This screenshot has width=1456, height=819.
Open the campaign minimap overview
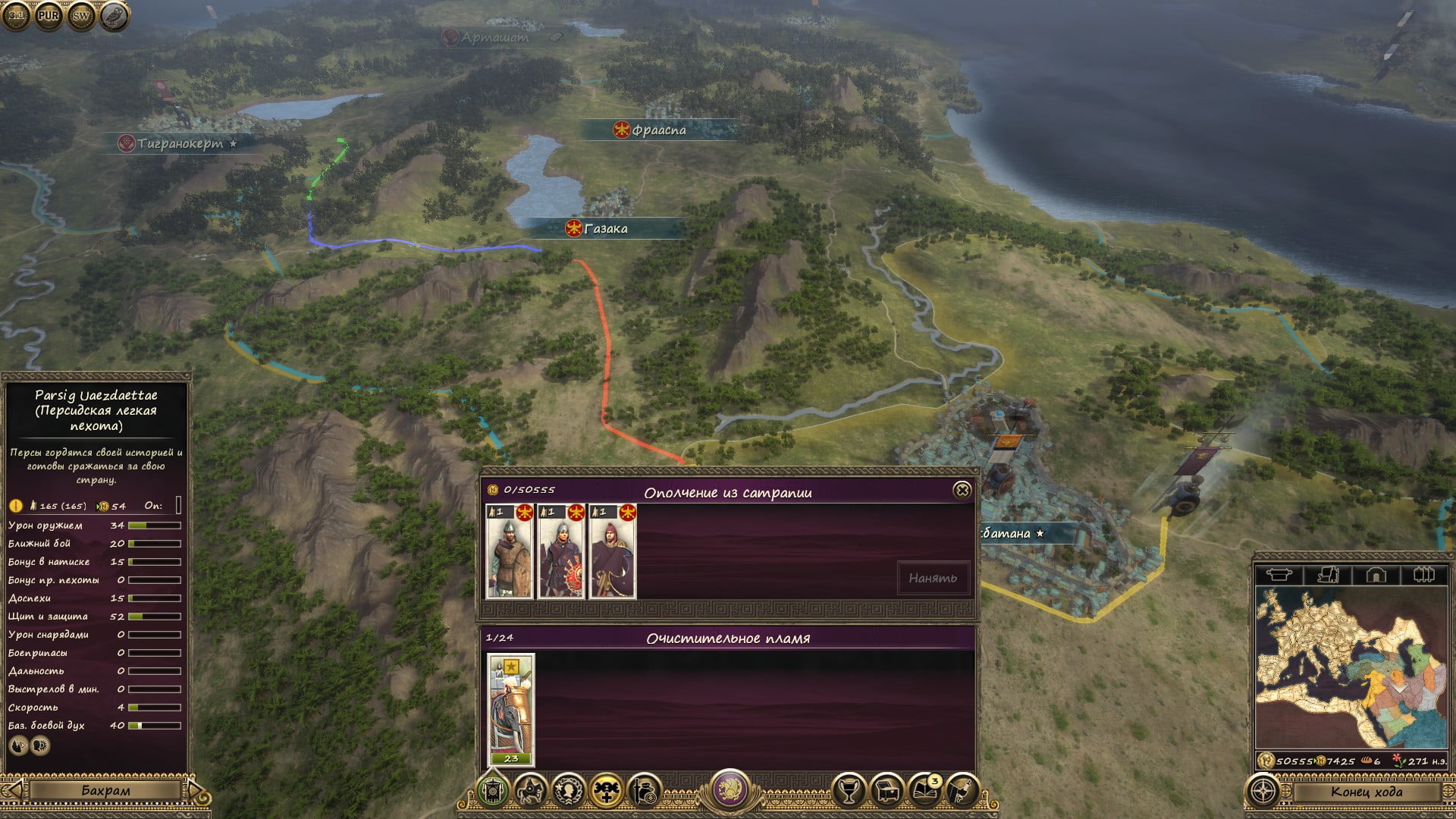[x=1351, y=667]
